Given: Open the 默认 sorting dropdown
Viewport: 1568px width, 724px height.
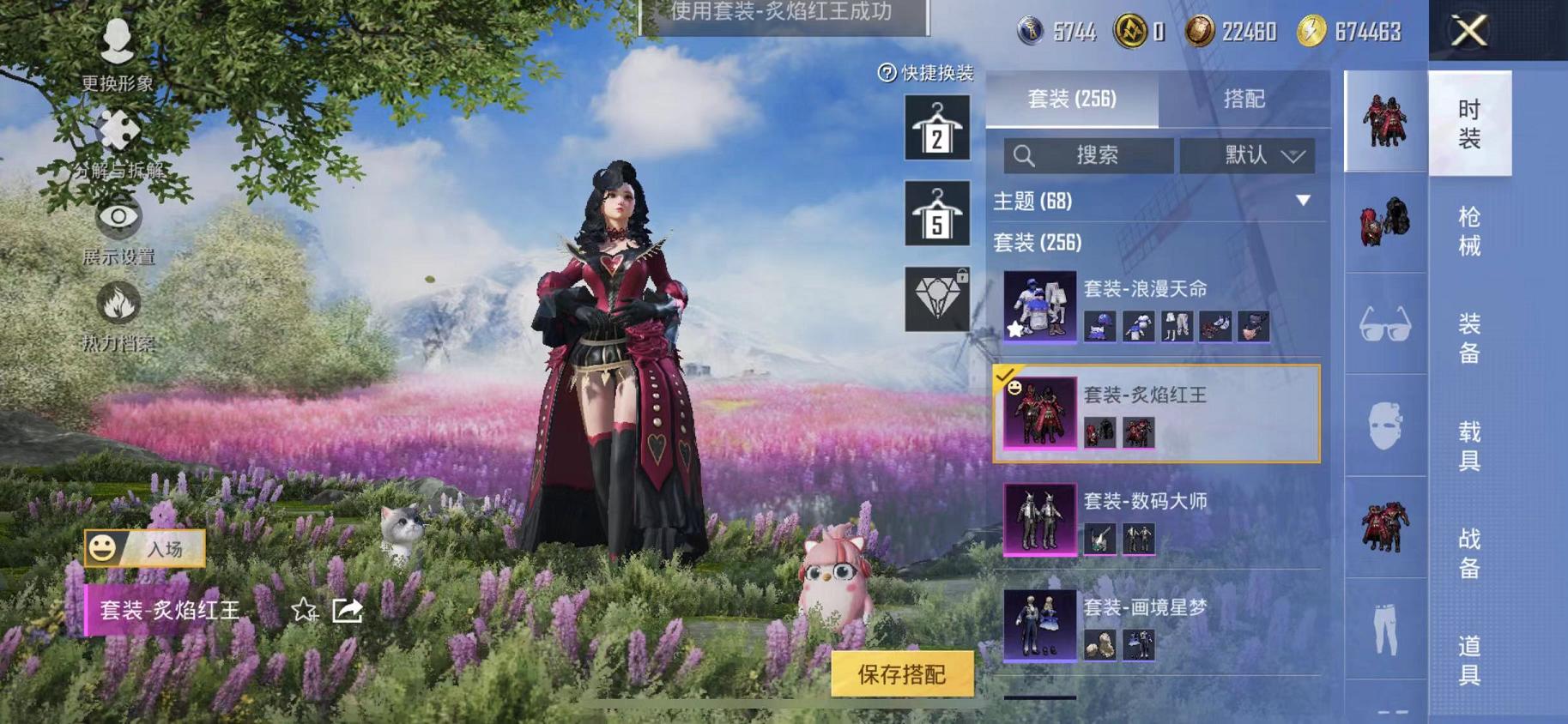Looking at the screenshot, I should pyautogui.click(x=1249, y=155).
